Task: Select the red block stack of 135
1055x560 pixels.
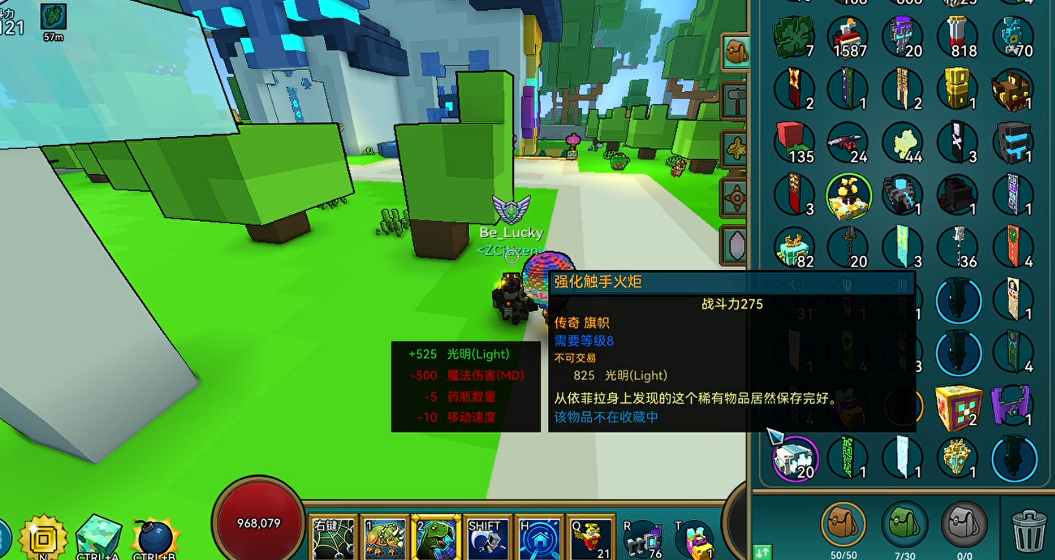Action: tap(792, 141)
